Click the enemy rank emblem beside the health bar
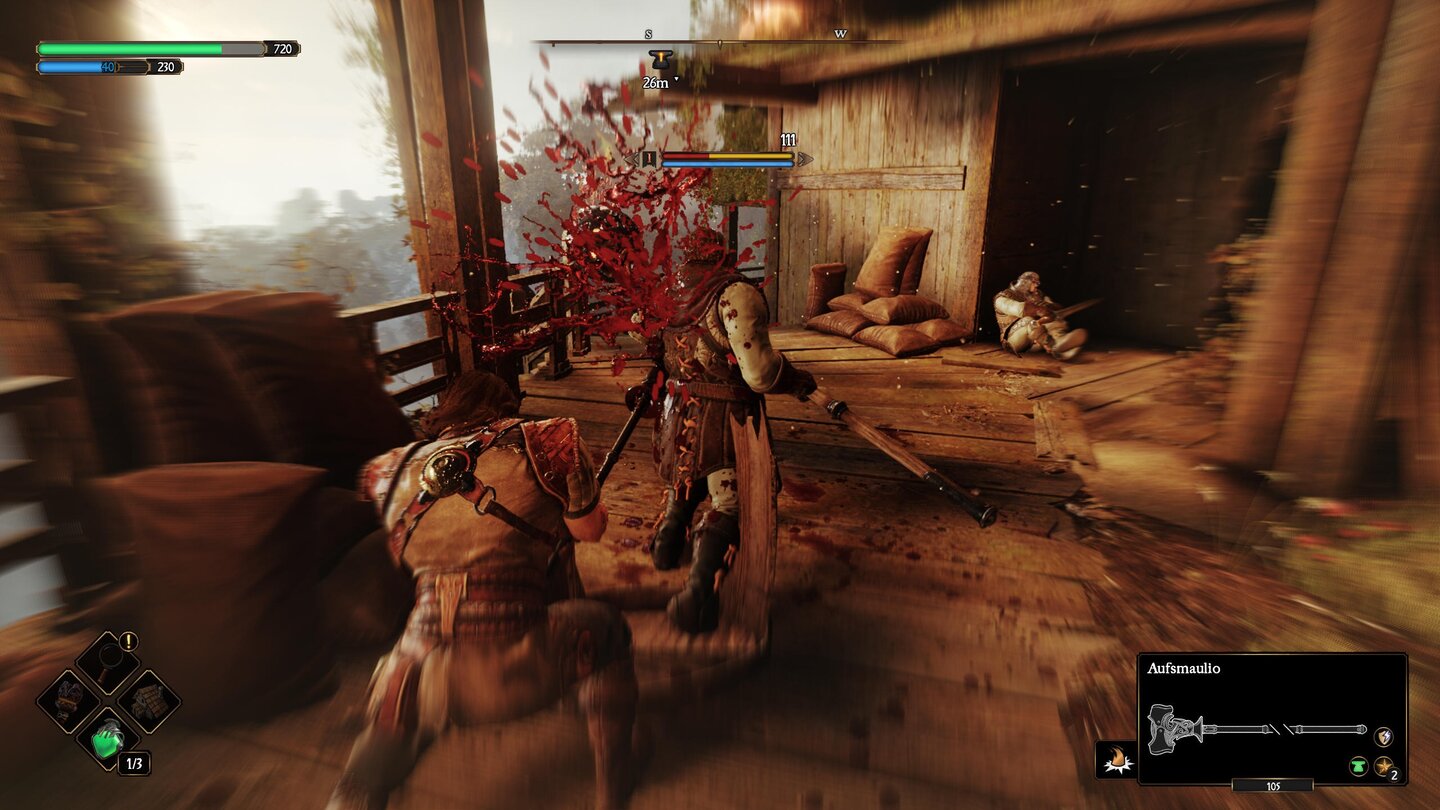Image resolution: width=1440 pixels, height=810 pixels. pyautogui.click(x=649, y=159)
